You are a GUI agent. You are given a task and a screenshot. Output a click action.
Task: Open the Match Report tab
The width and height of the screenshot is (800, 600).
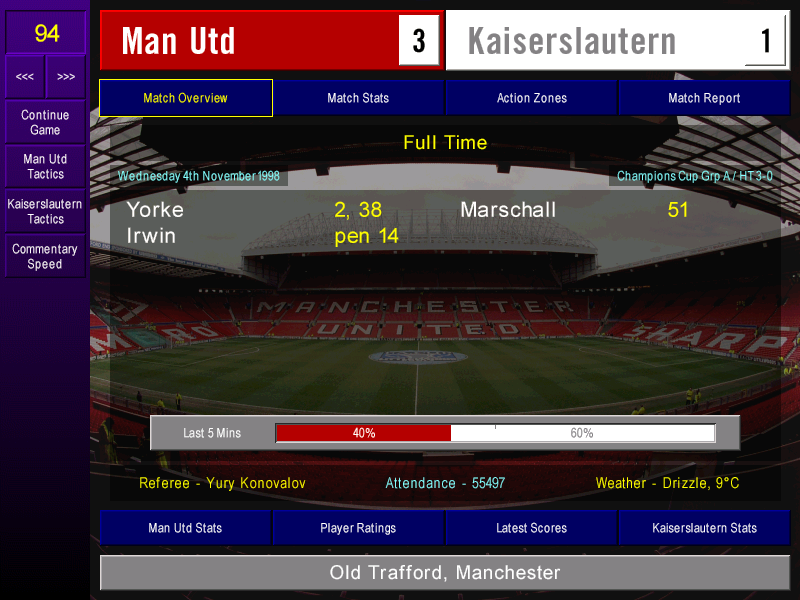(x=704, y=98)
